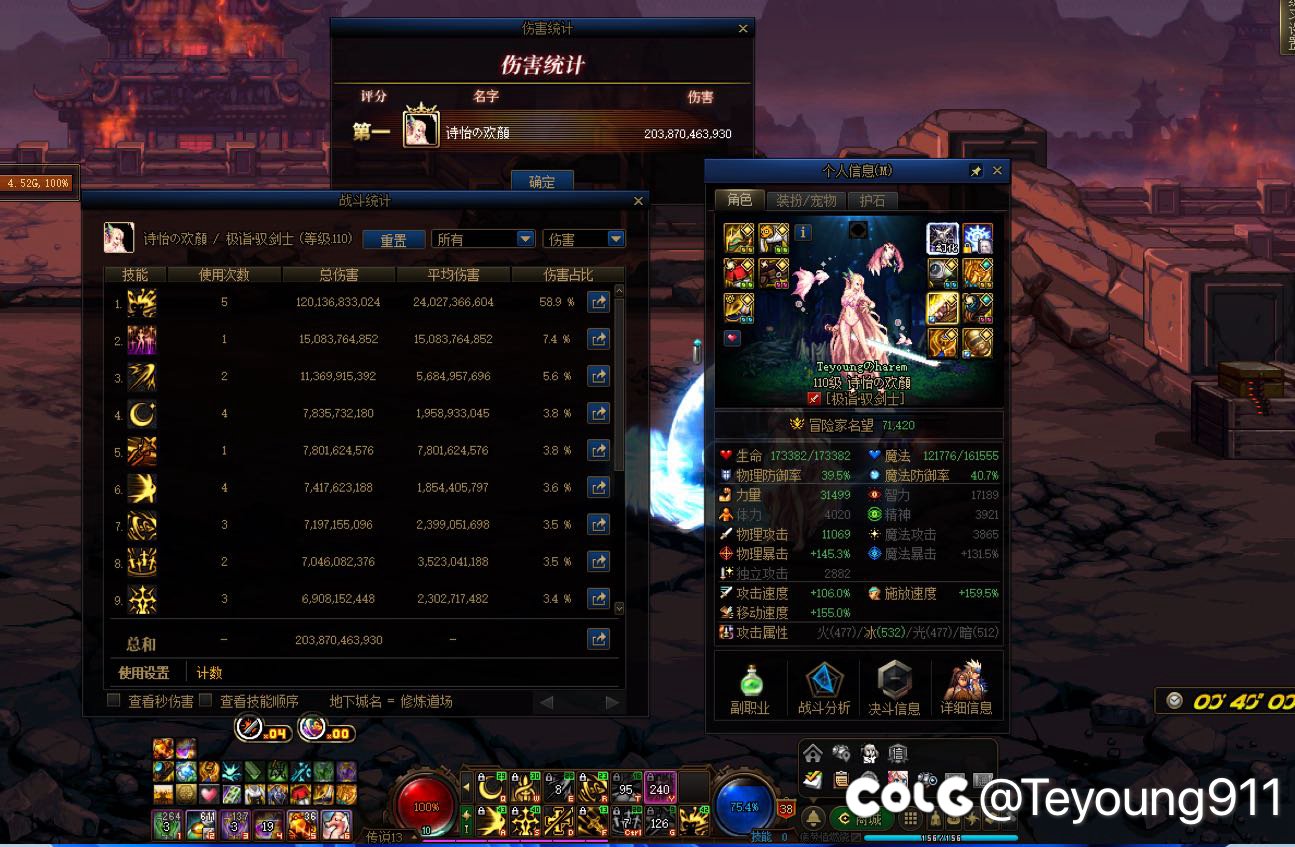
Task: Pin the 个人信息 window
Action: click(976, 171)
